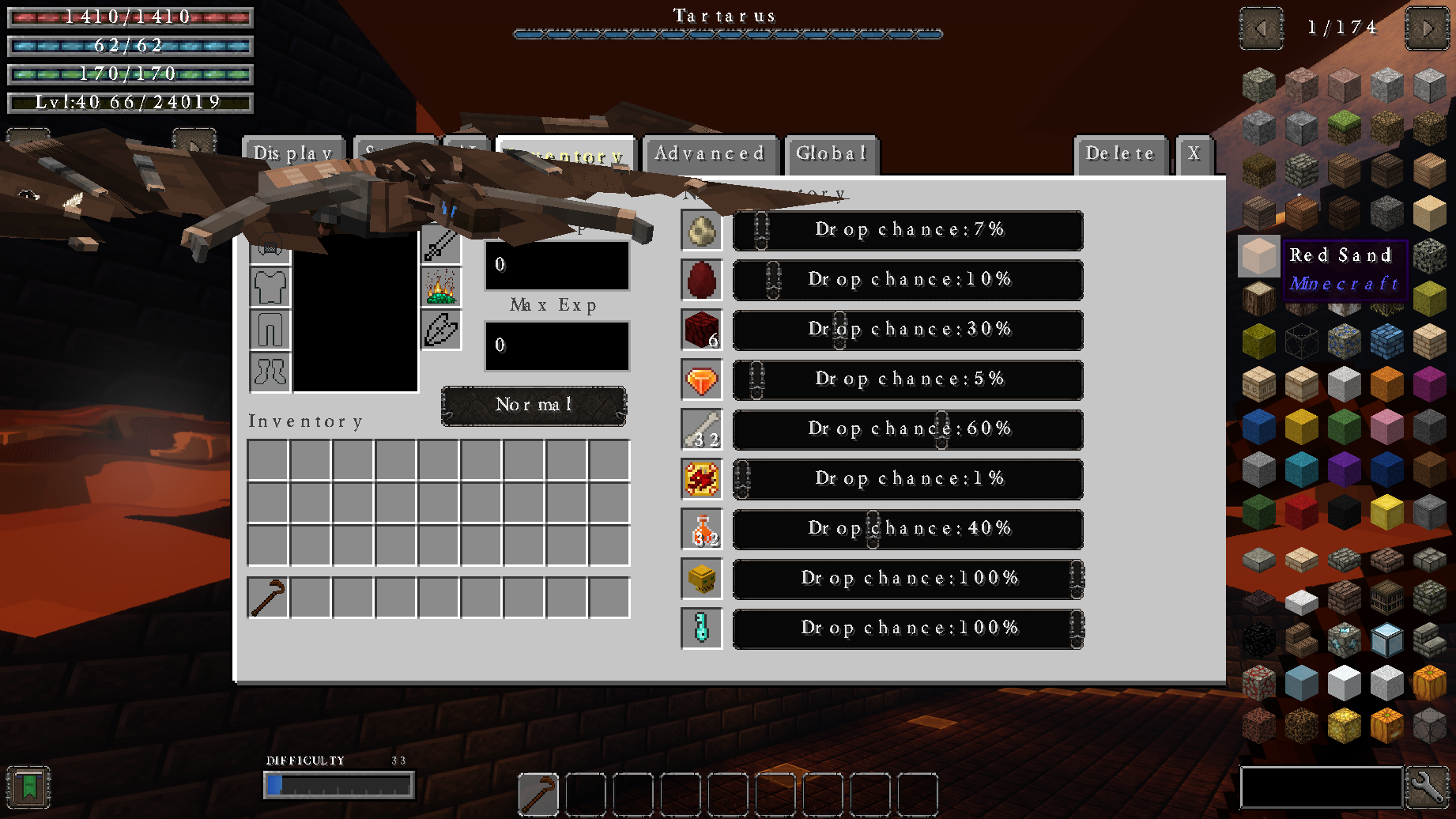The height and width of the screenshot is (819, 1456).
Task: Open the Global tab
Action: (x=831, y=154)
